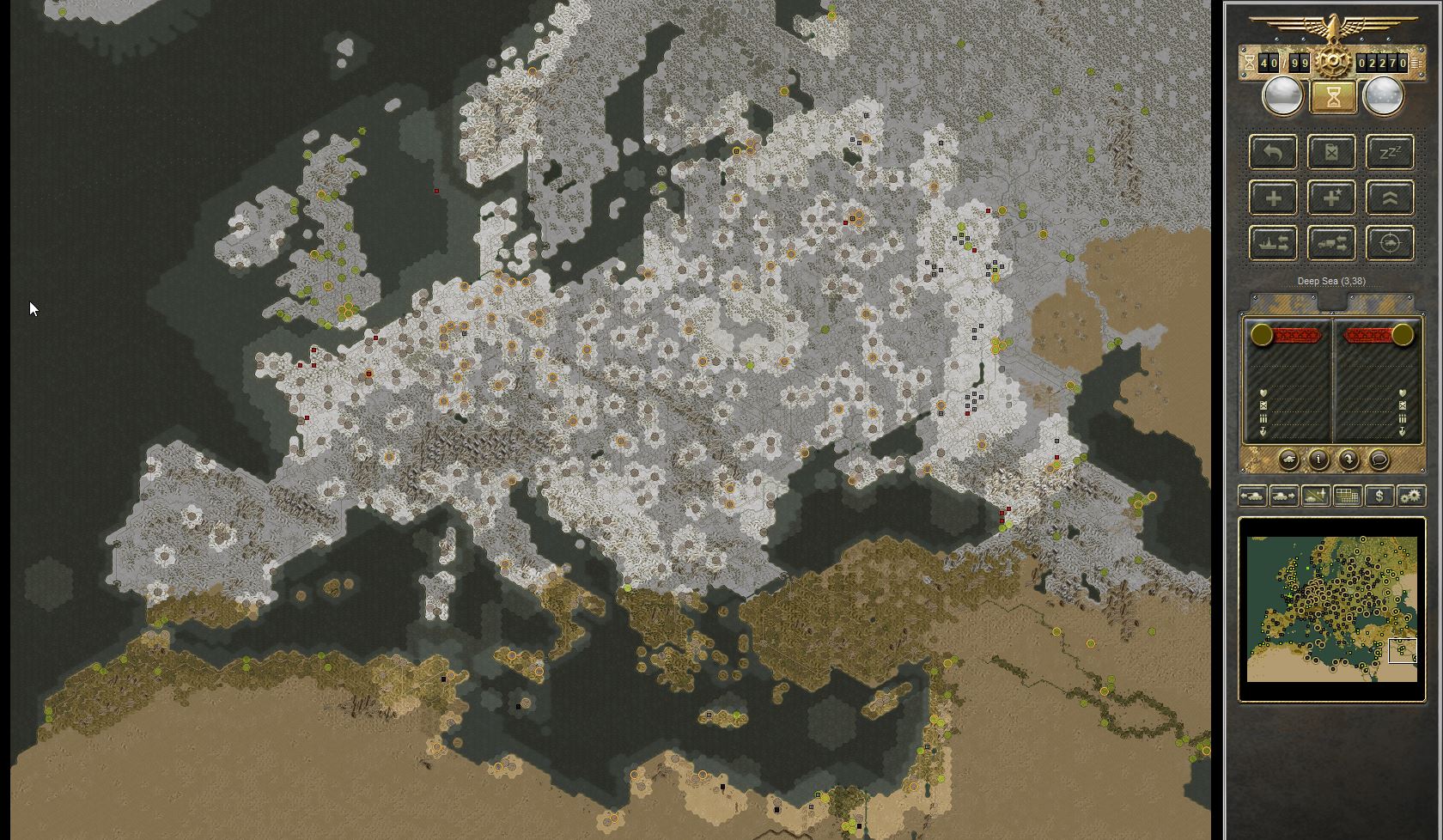The width and height of the screenshot is (1443, 840).
Task: Show unit details with the info button
Action: tap(1318, 460)
